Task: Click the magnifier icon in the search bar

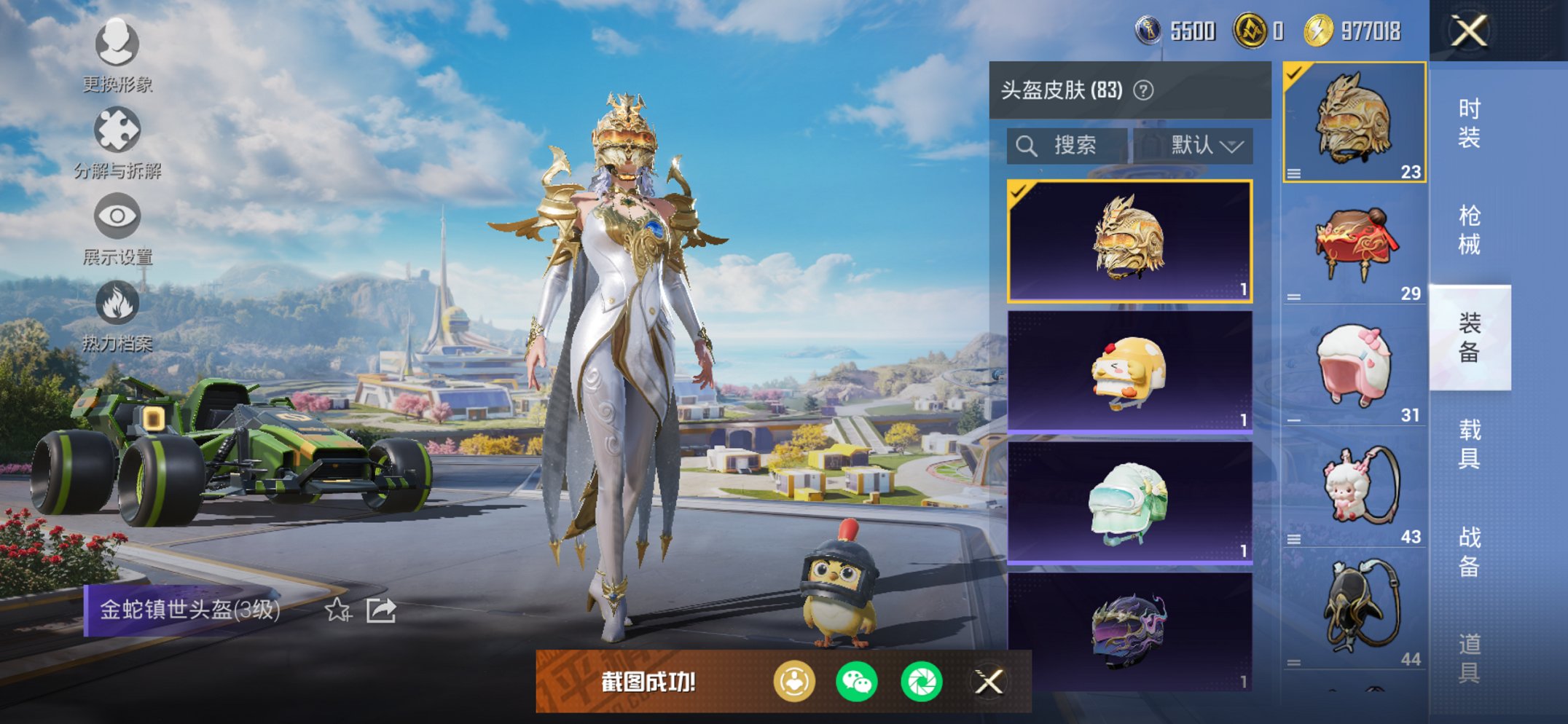Action: click(x=1028, y=144)
